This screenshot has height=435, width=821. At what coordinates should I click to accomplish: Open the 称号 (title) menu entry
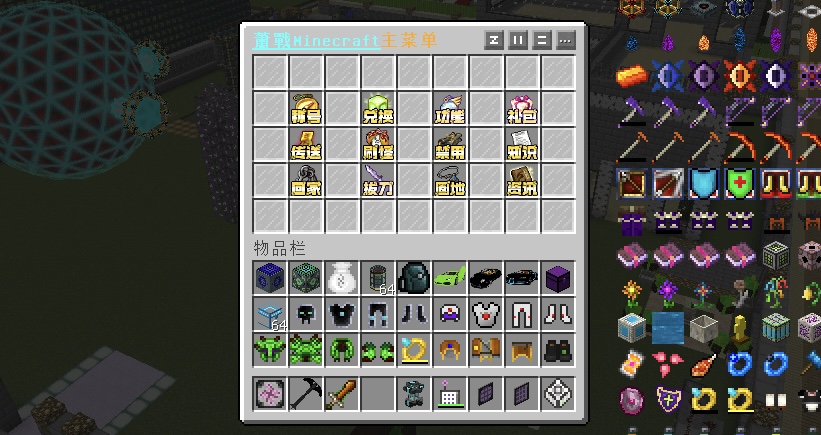[305, 109]
